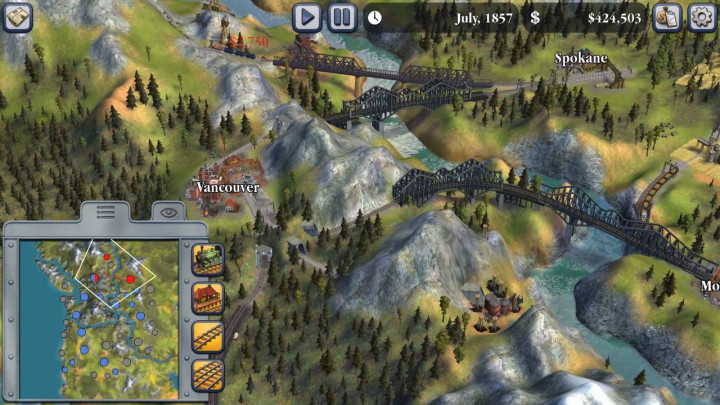Pause the game
Image resolution: width=720 pixels, height=405 pixels.
[342, 17]
